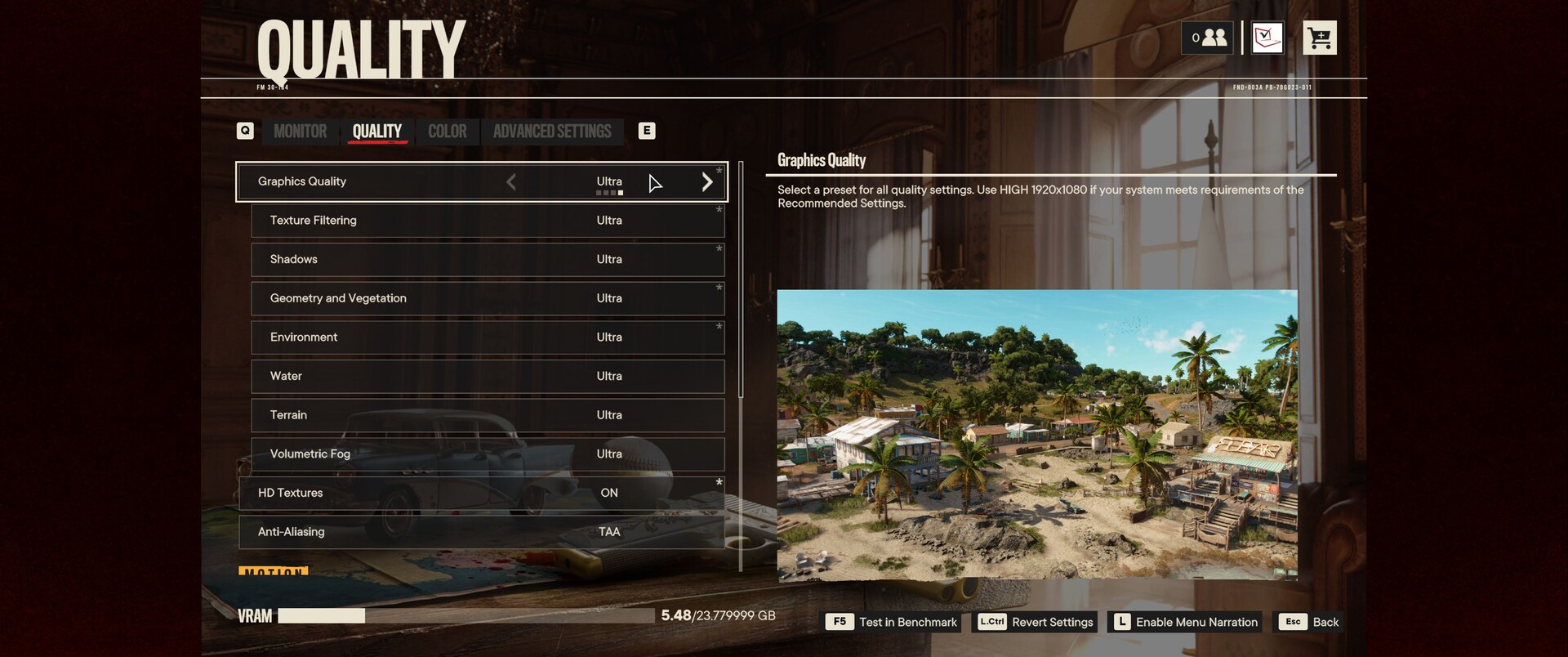Viewport: 1568px width, 657px height.
Task: Highlight the Environment quality row
Action: (x=487, y=337)
